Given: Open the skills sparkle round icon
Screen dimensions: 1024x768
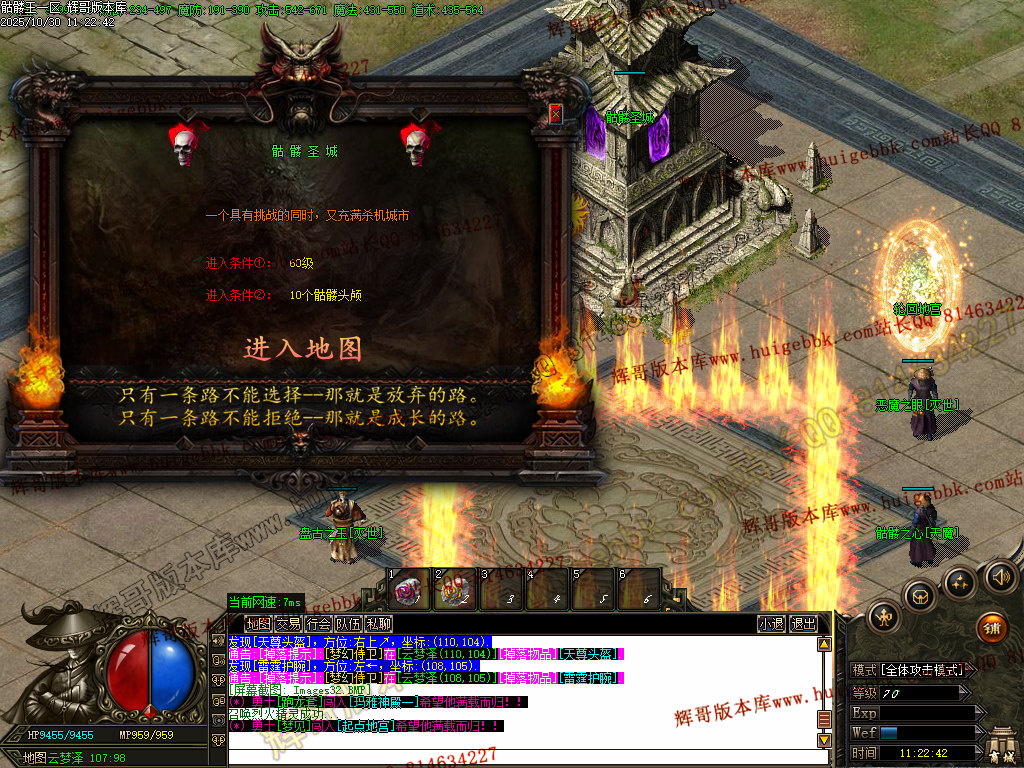Looking at the screenshot, I should 960,583.
